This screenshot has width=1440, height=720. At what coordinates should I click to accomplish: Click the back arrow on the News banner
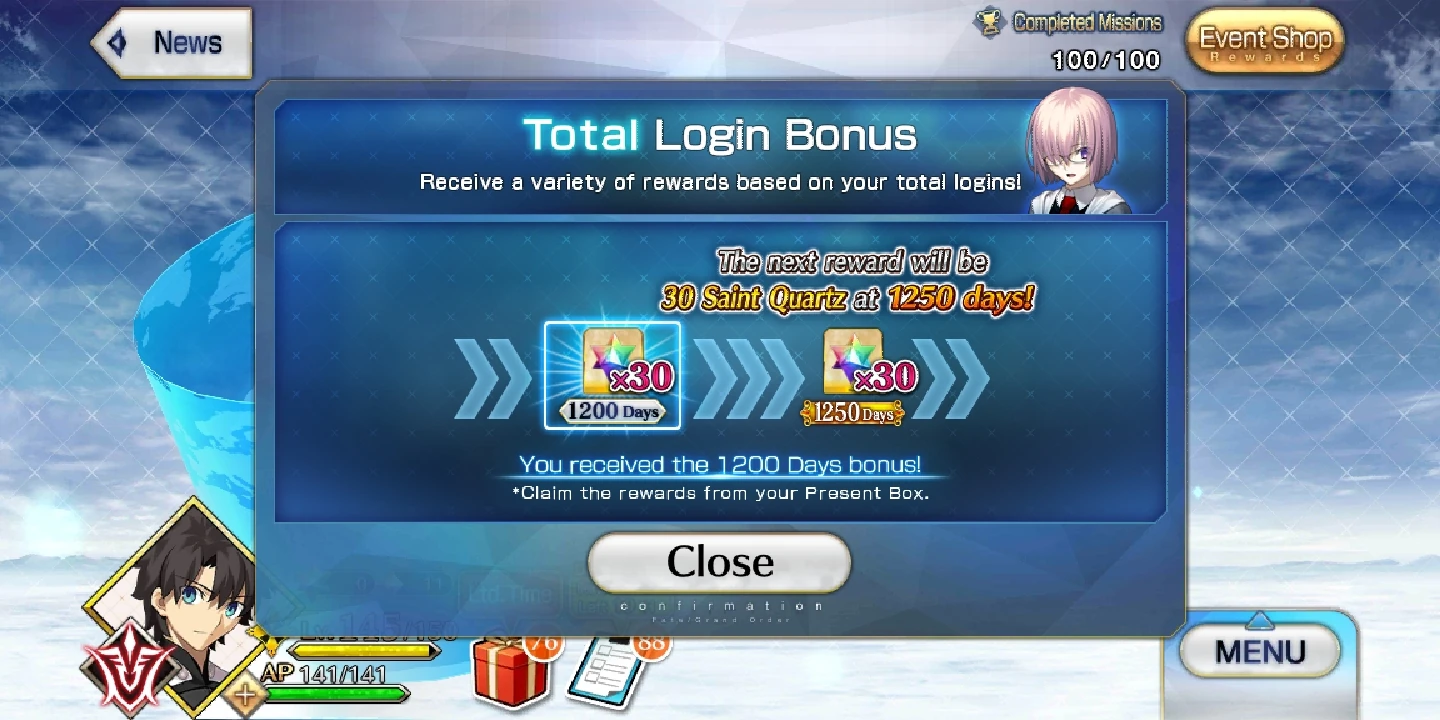(x=117, y=41)
